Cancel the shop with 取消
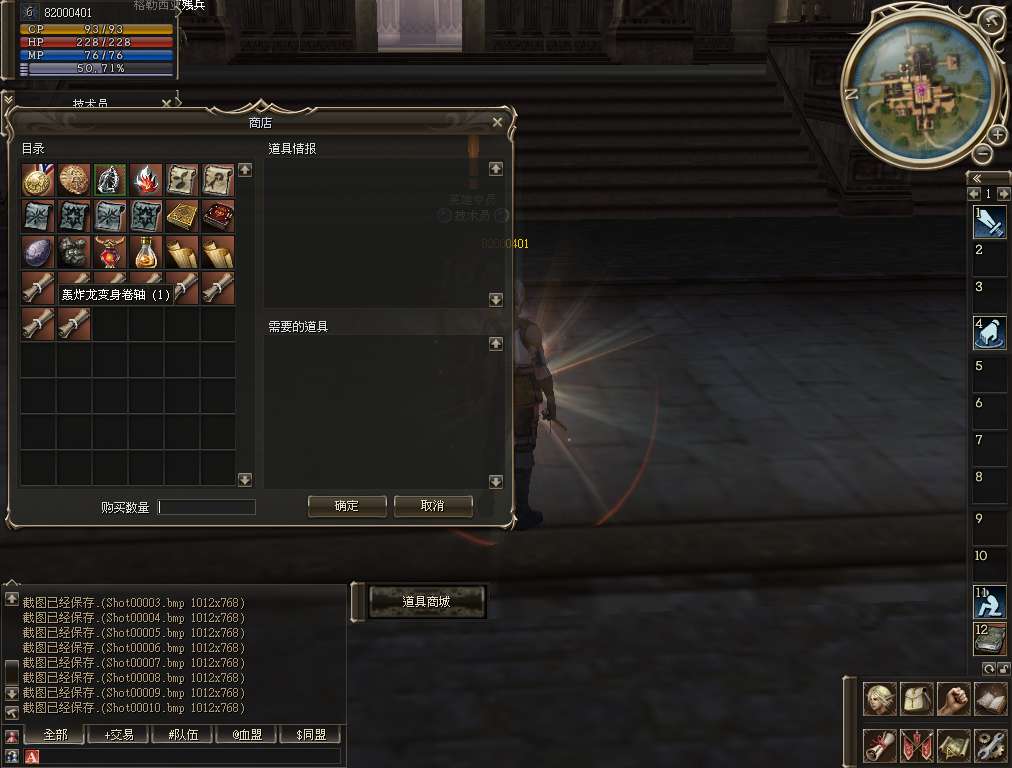This screenshot has width=1012, height=768. 432,506
